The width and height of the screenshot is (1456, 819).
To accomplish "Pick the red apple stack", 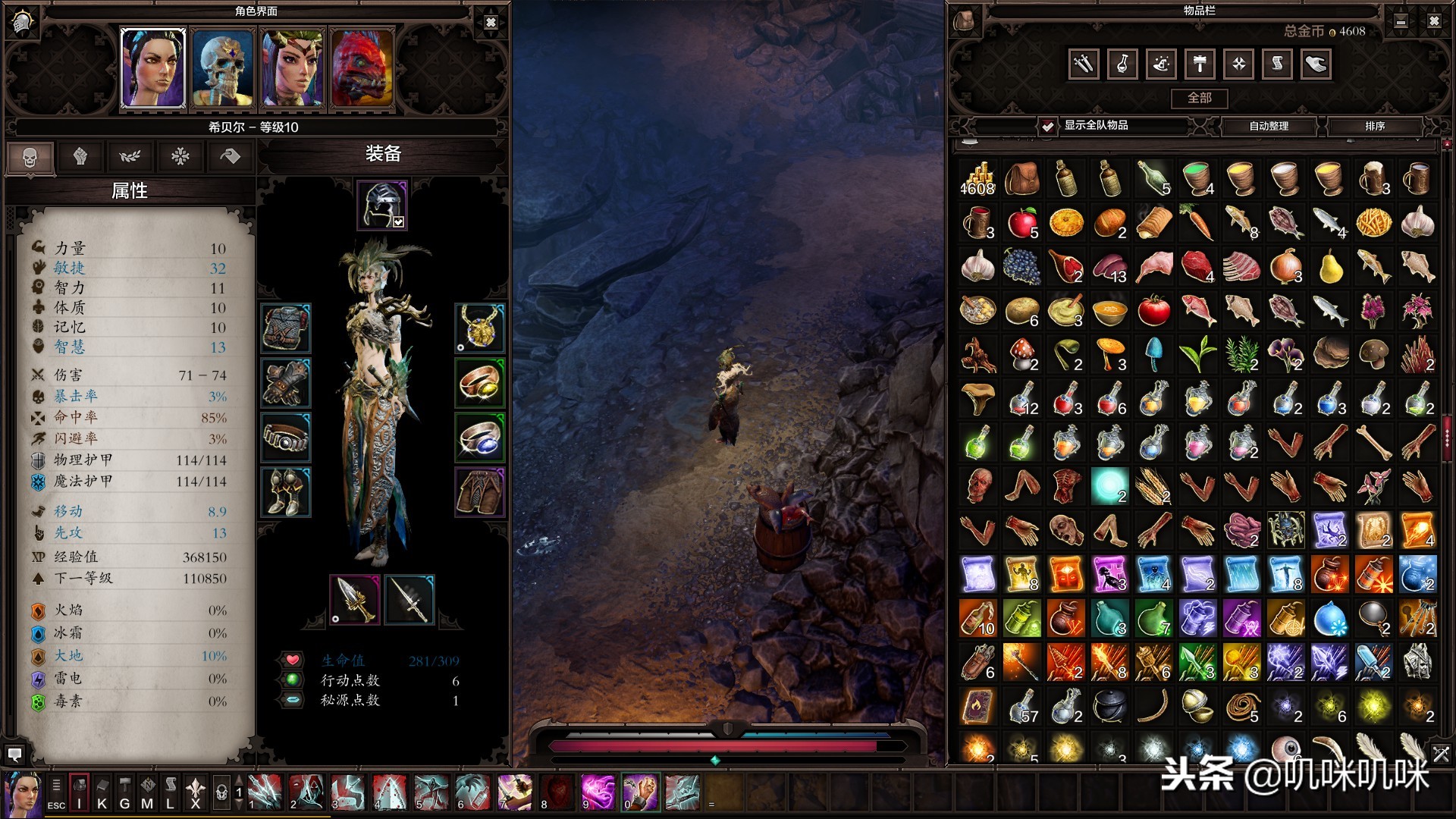I will tap(1022, 224).
